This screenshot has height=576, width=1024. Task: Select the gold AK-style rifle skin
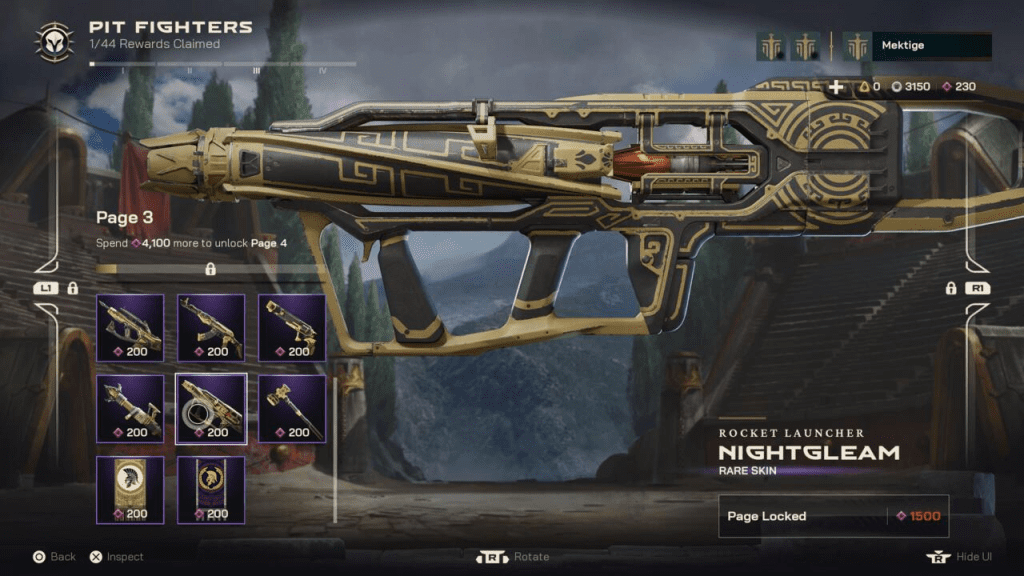(211, 327)
